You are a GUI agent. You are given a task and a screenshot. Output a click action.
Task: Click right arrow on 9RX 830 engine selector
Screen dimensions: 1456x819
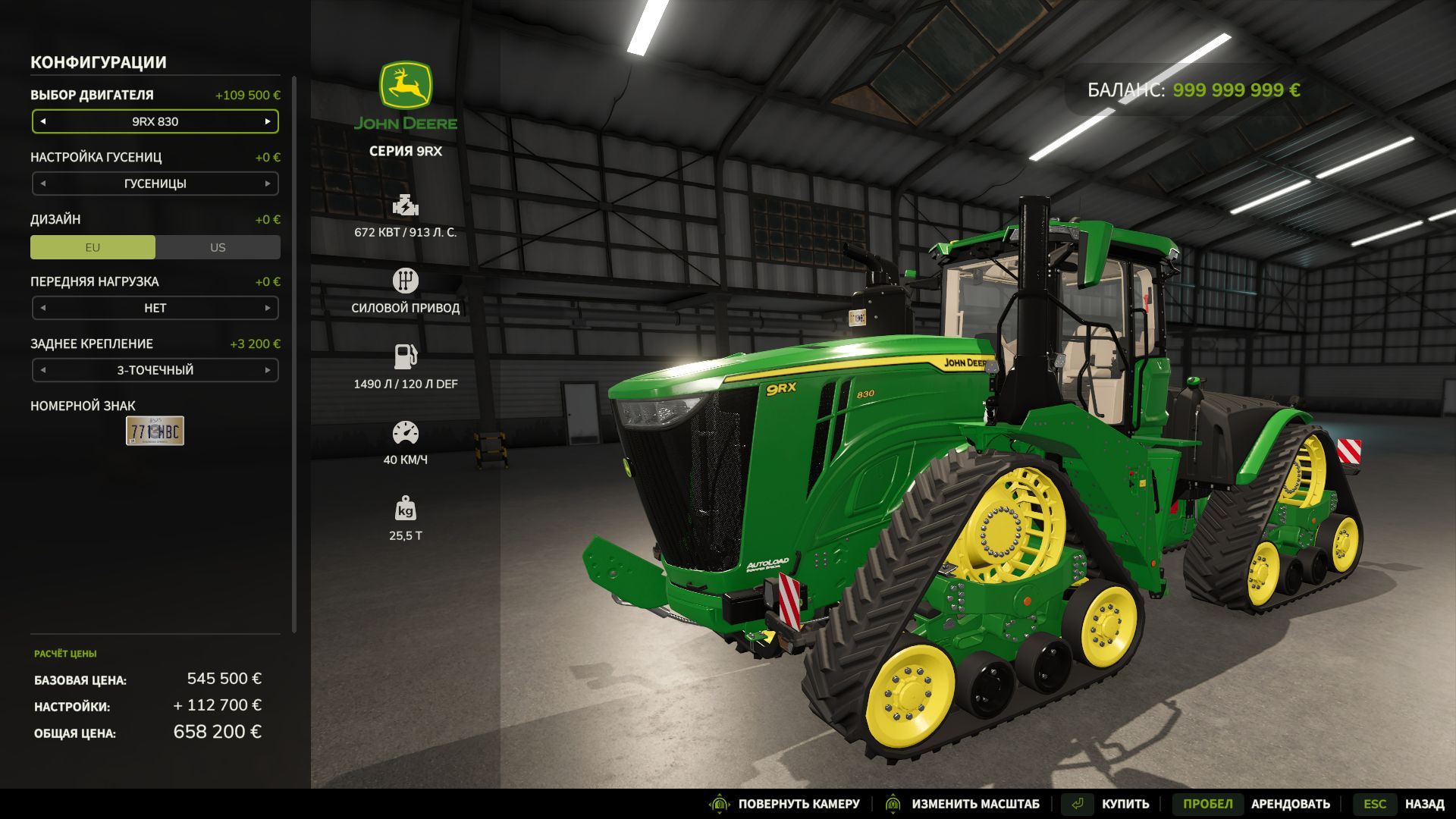click(x=267, y=121)
